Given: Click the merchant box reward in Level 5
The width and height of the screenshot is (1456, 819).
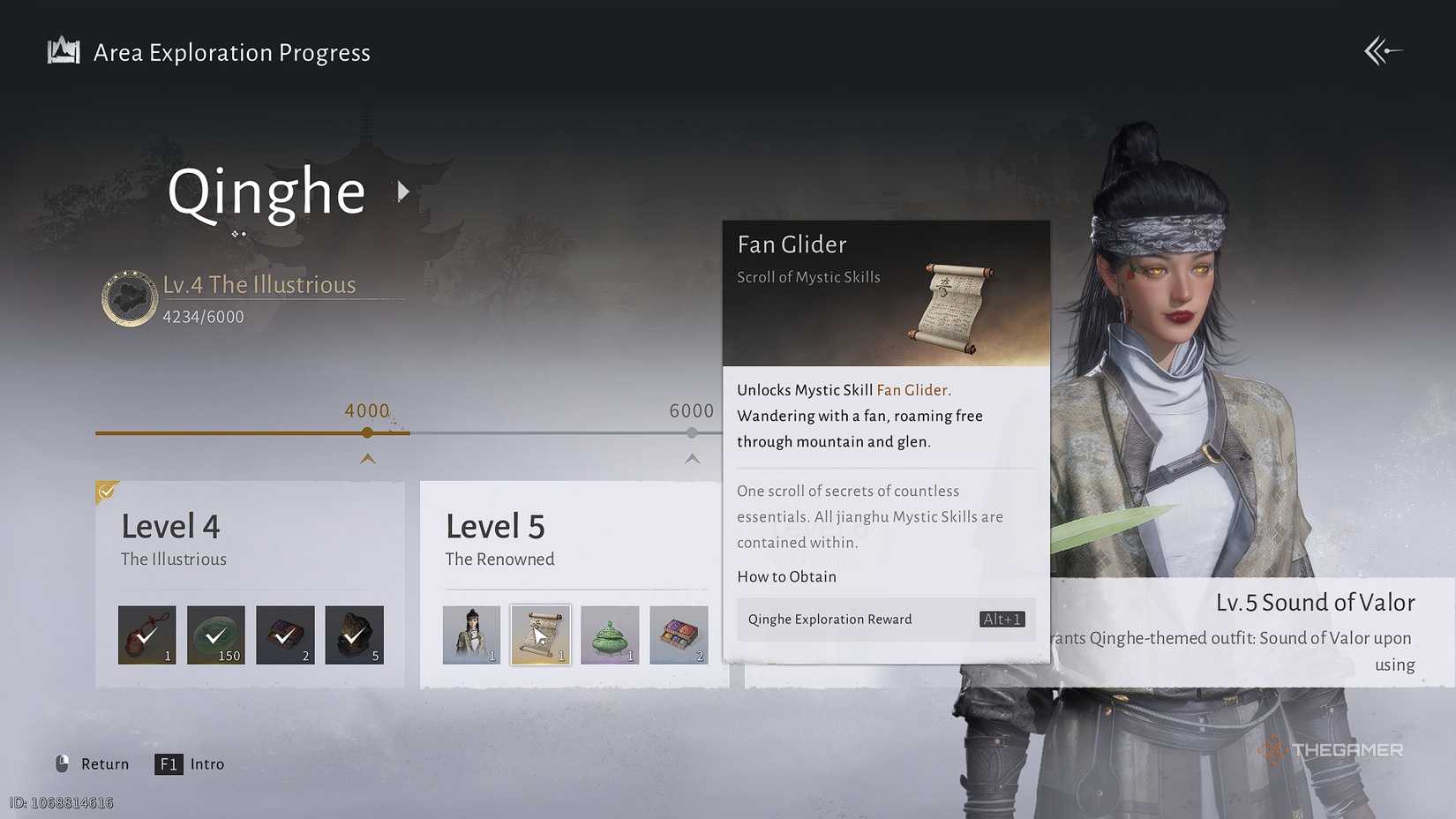Looking at the screenshot, I should (679, 635).
